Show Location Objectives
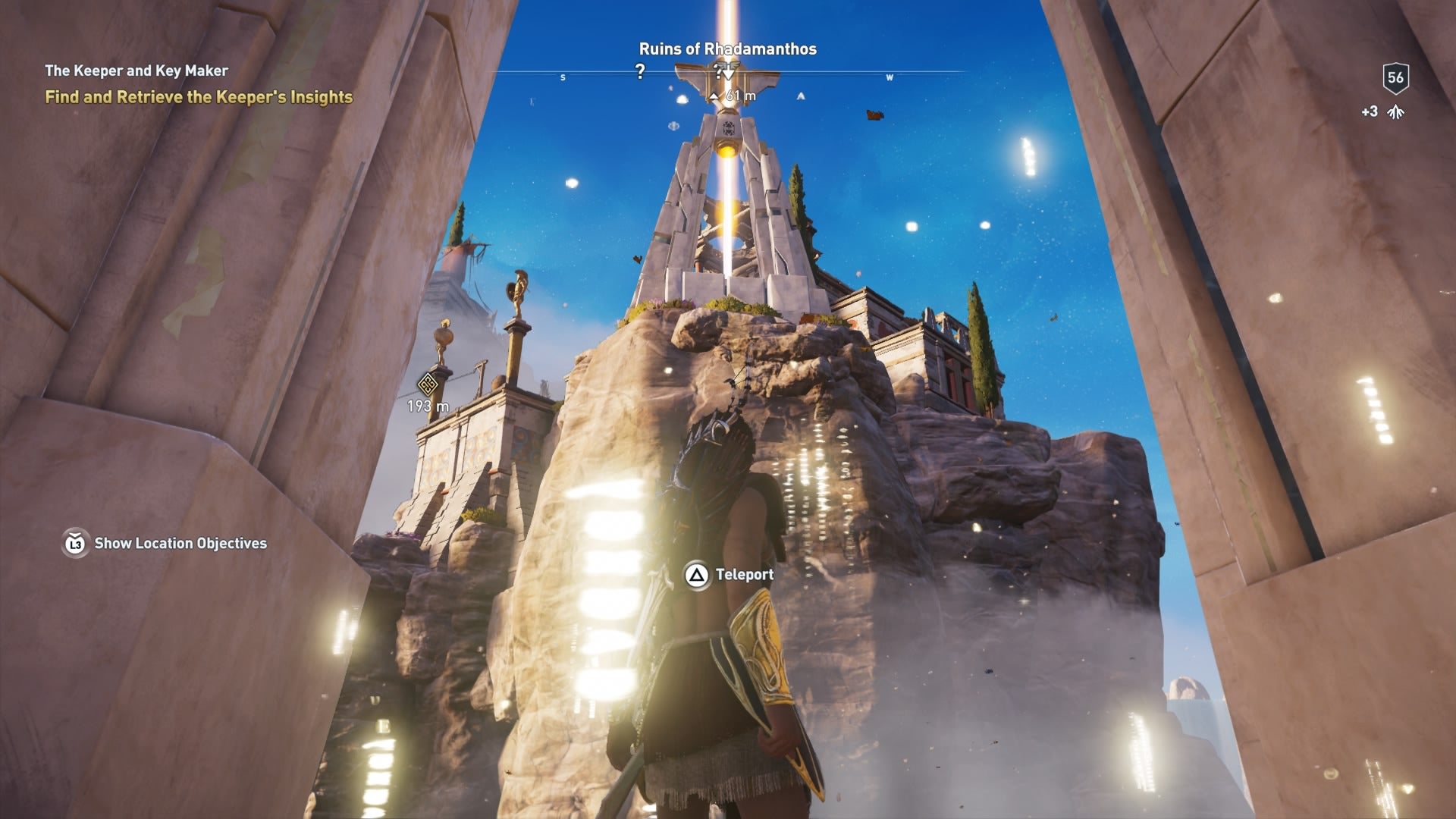The width and height of the screenshot is (1456, 819). click(165, 543)
